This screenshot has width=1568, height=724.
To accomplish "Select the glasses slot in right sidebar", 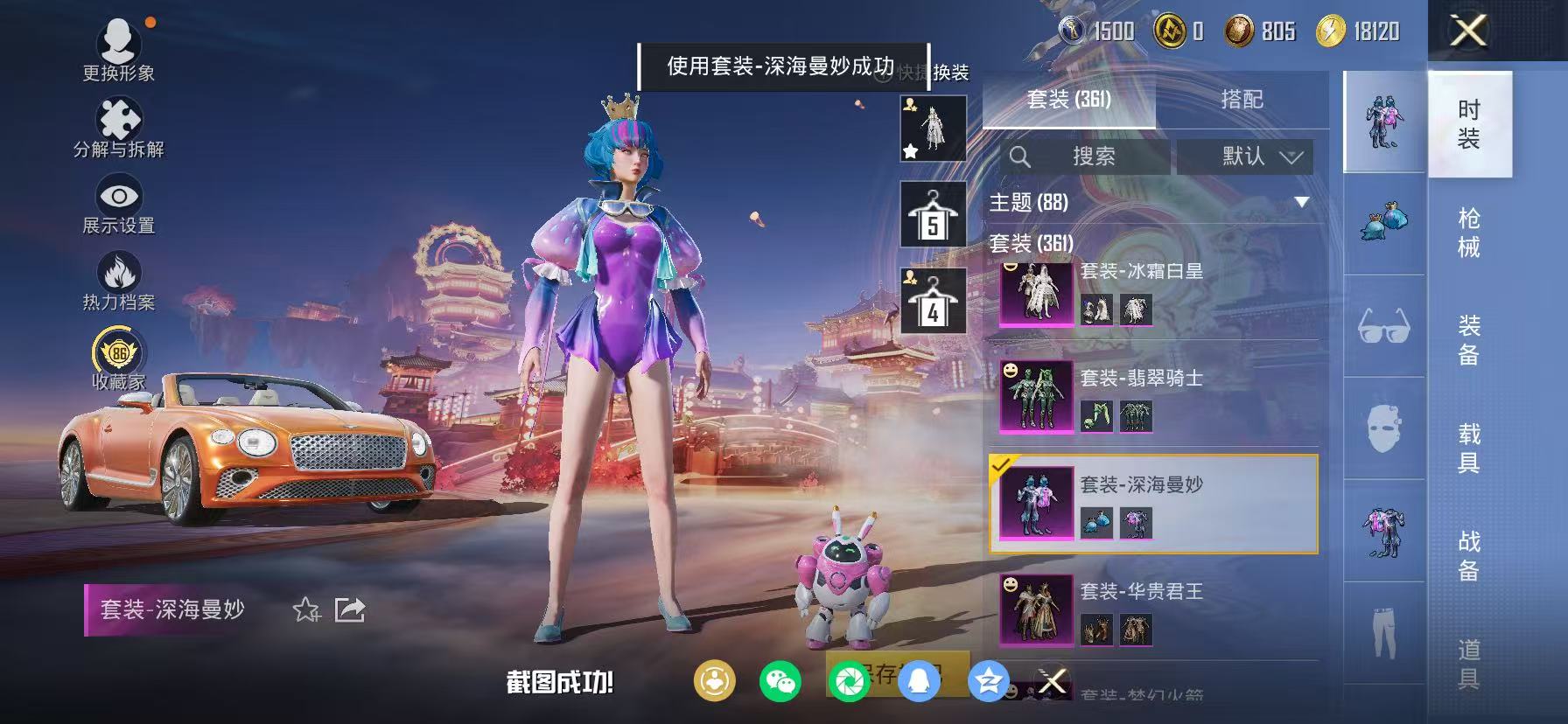I will 1382,326.
